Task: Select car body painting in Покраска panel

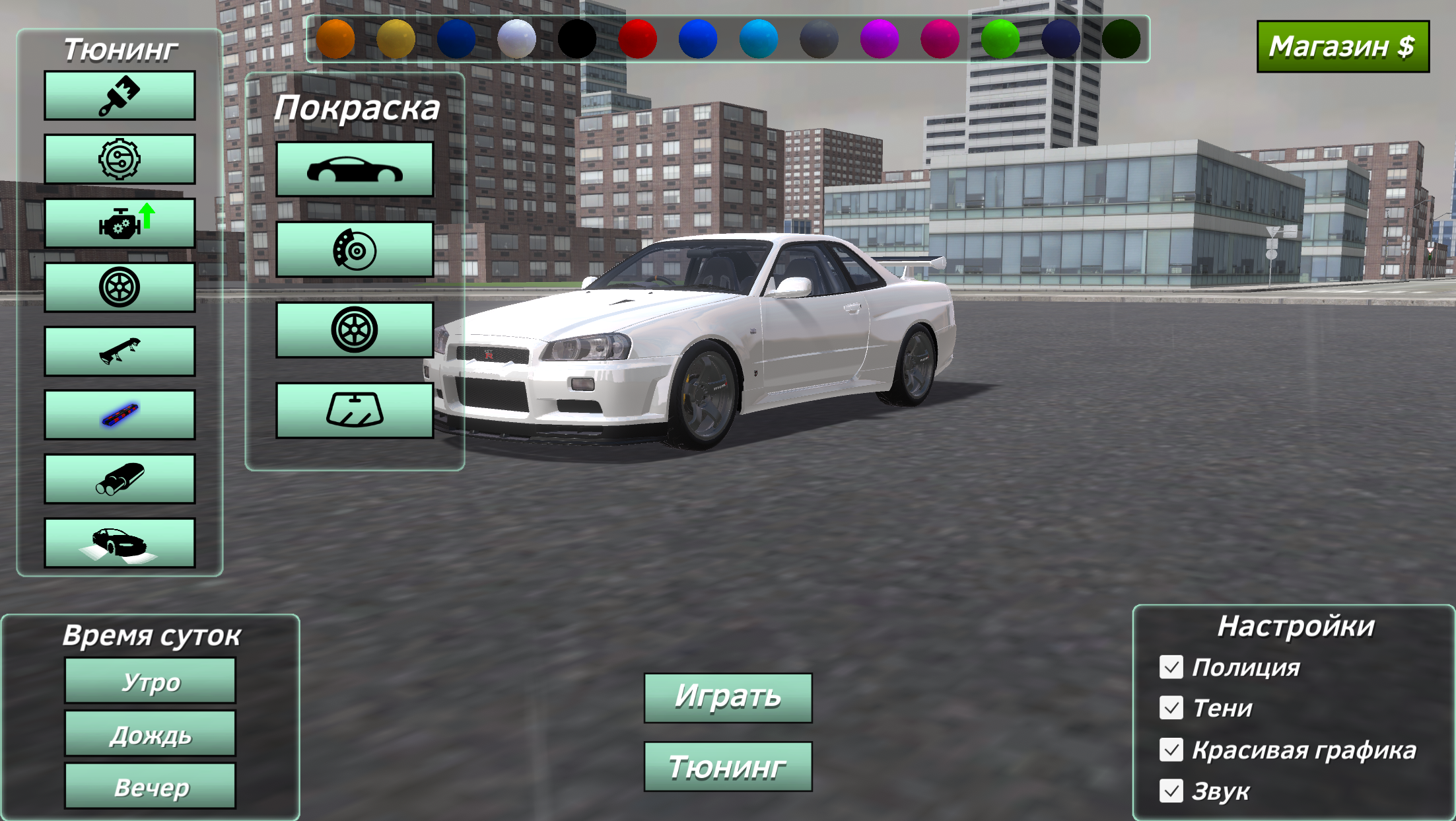Action: [355, 167]
